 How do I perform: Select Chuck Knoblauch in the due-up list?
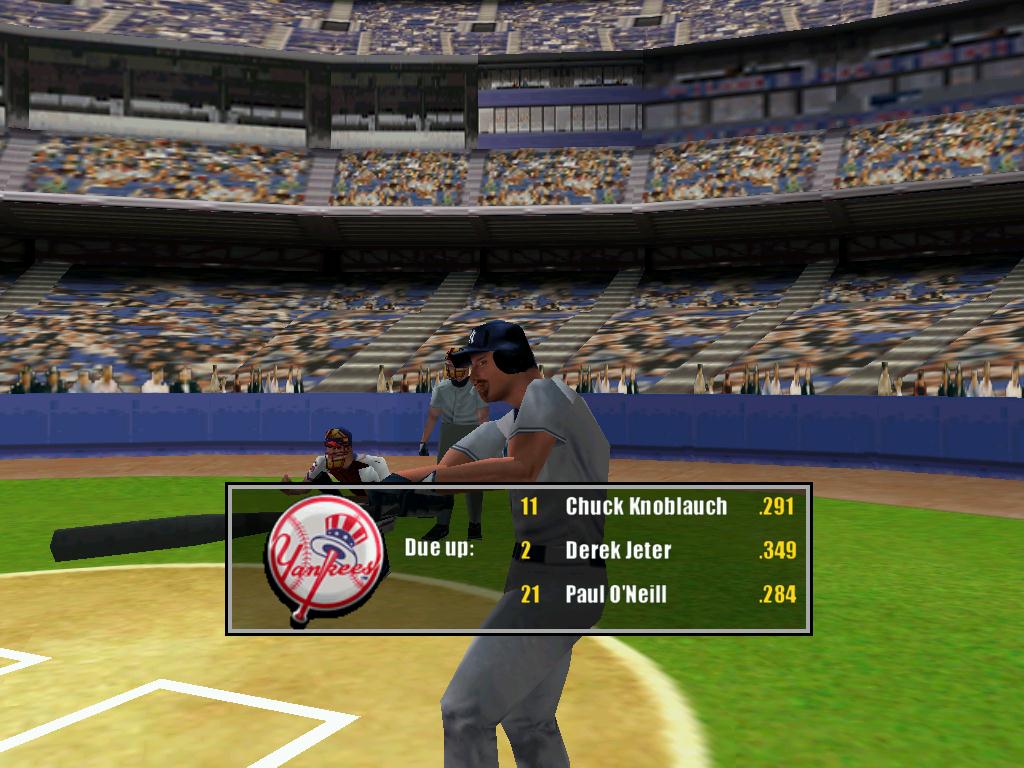click(646, 506)
